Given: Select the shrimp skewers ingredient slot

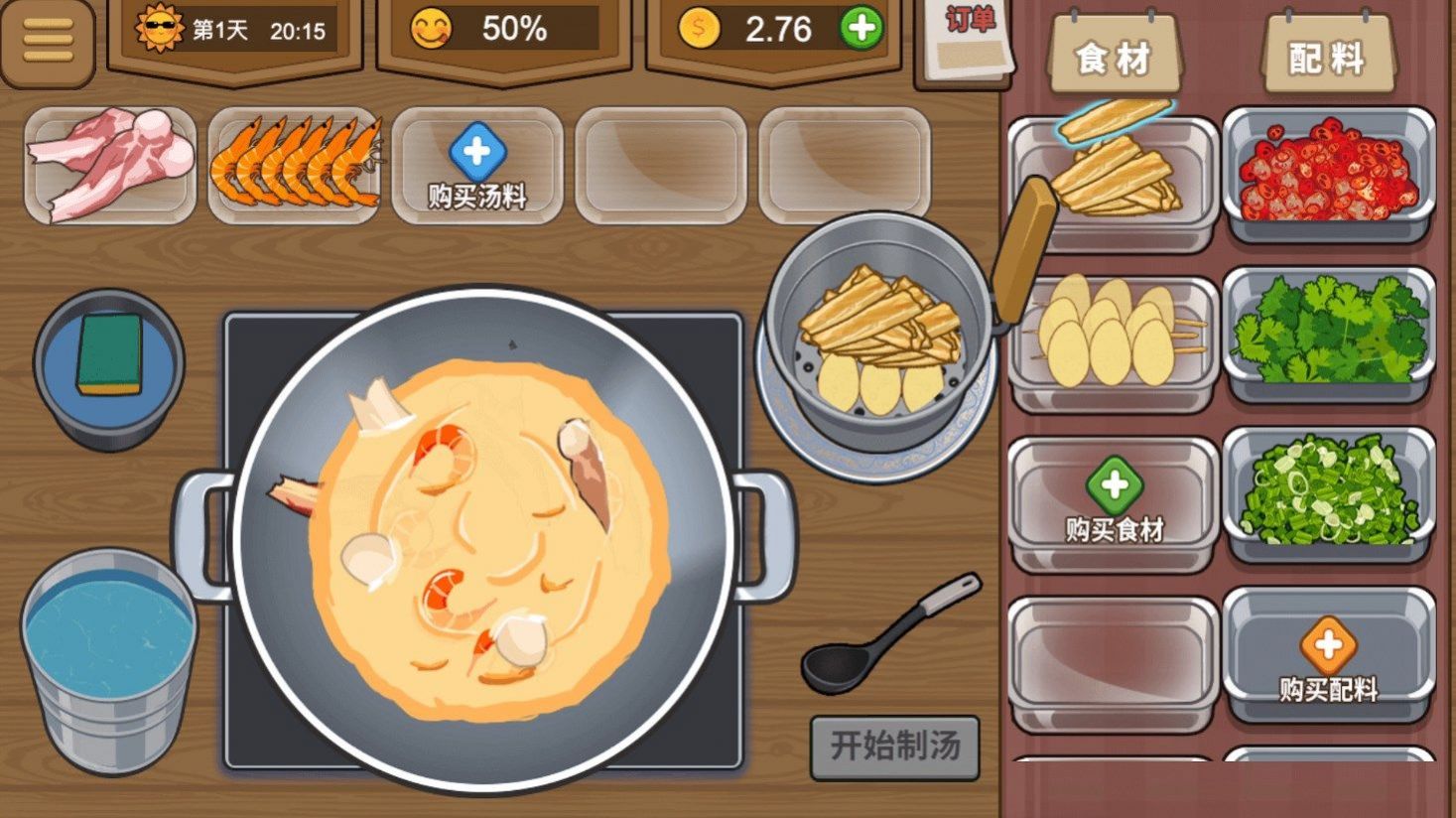Looking at the screenshot, I should click(x=294, y=164).
